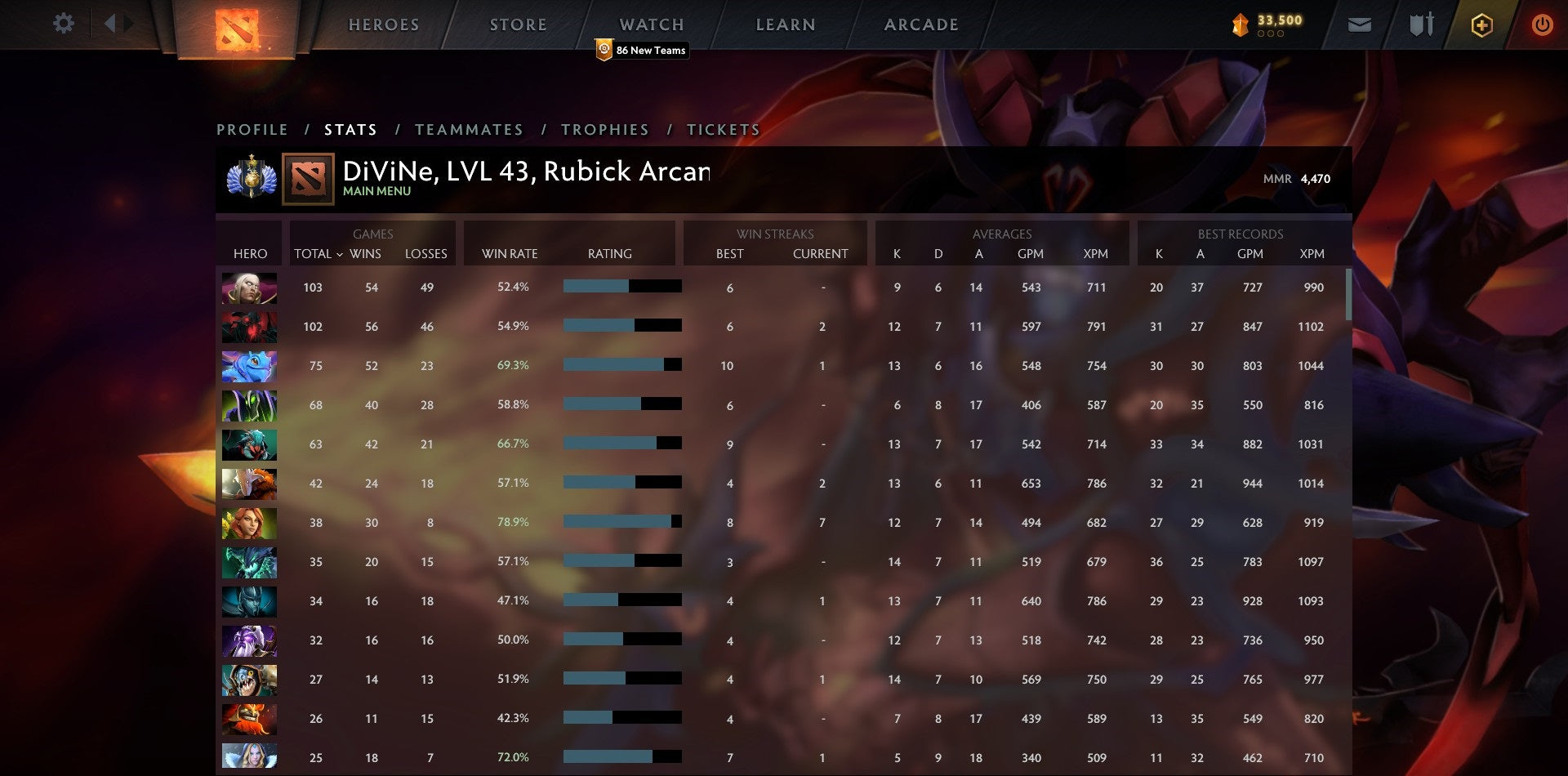The image size is (1568, 776).
Task: Select the Crystal Maiden hero portrait
Action: [249, 757]
